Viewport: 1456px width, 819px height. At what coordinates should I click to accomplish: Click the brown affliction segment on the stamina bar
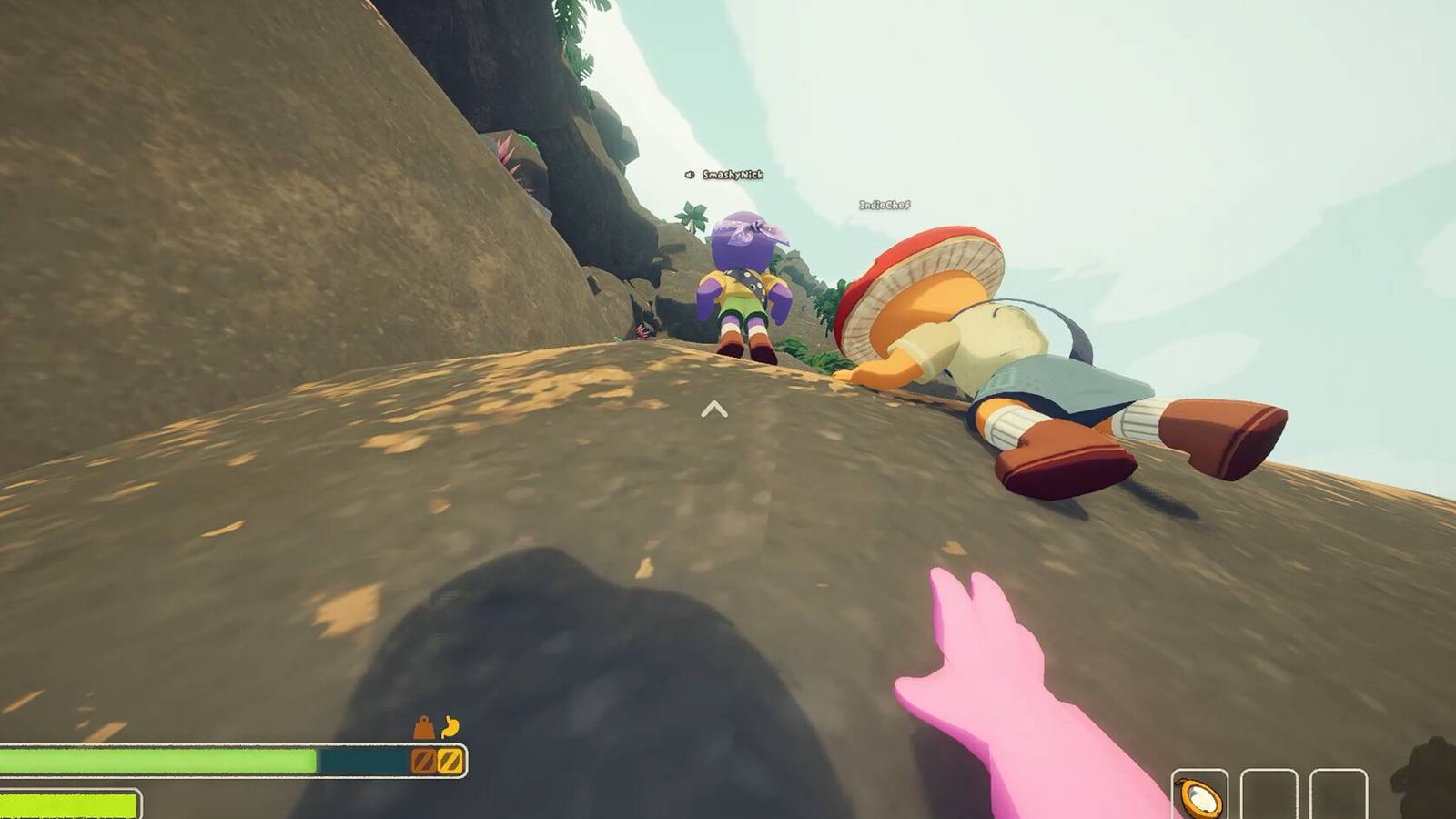tap(422, 758)
